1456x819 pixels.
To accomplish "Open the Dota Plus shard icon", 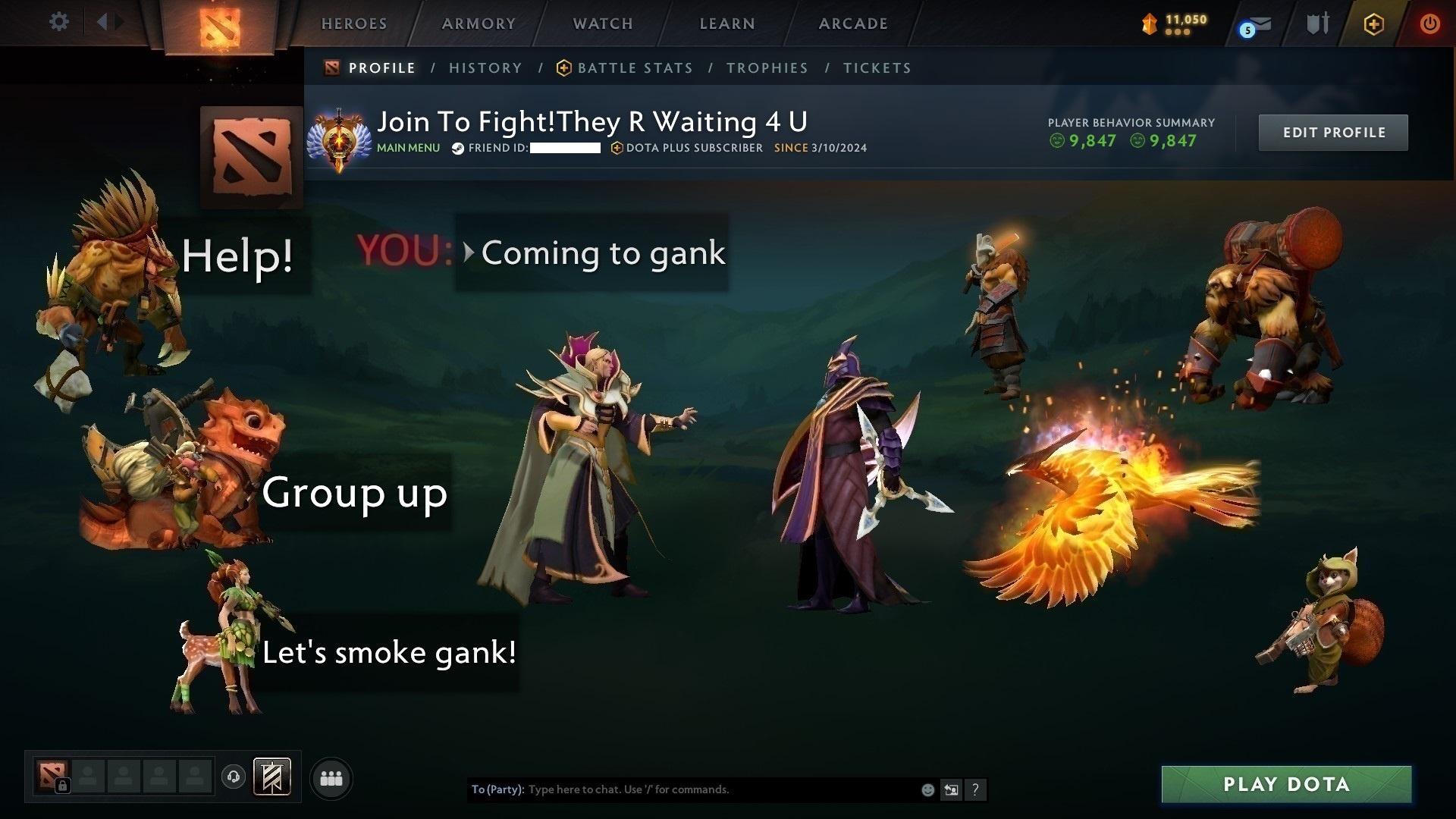I will (1148, 21).
